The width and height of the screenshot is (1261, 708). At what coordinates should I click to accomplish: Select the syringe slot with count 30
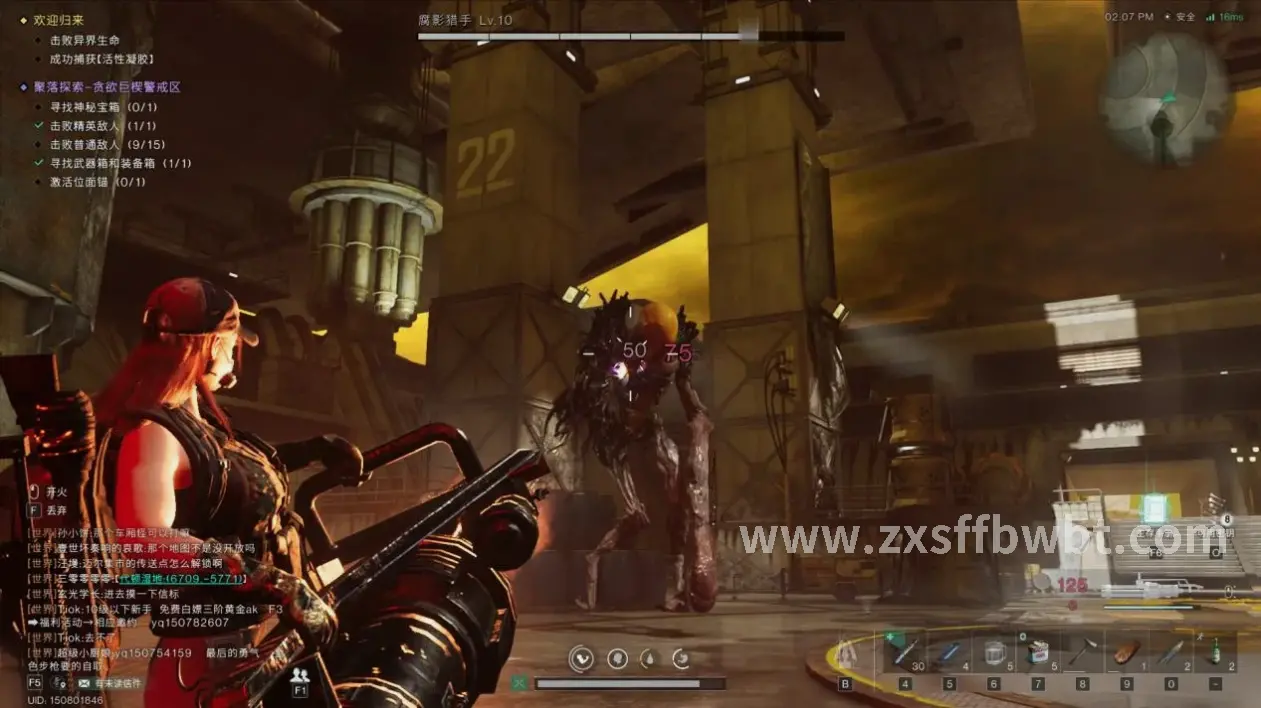point(905,653)
